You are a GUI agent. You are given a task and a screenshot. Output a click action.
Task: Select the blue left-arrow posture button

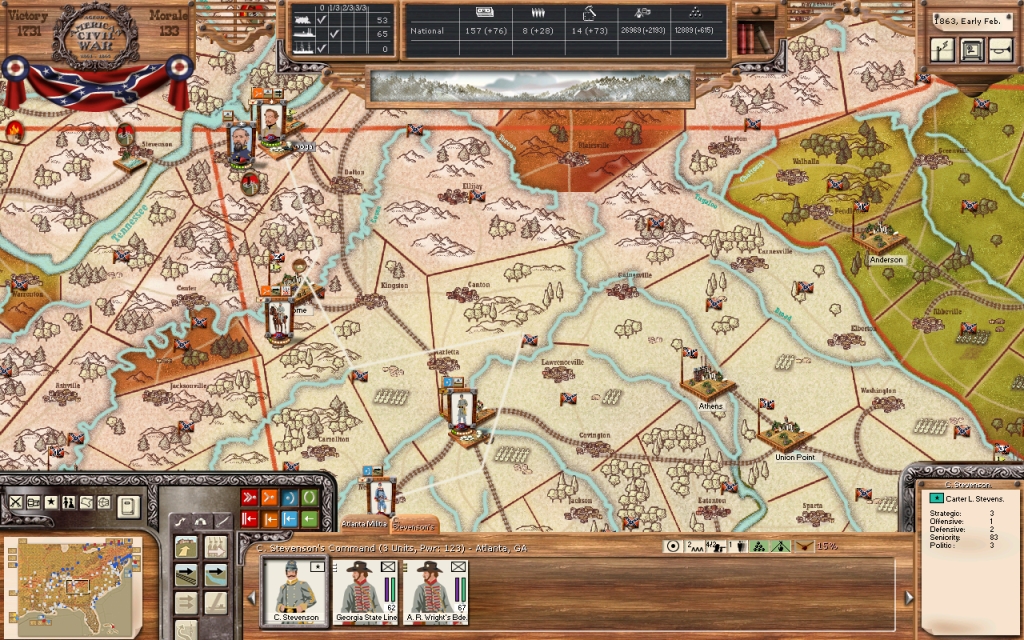pyautogui.click(x=289, y=519)
